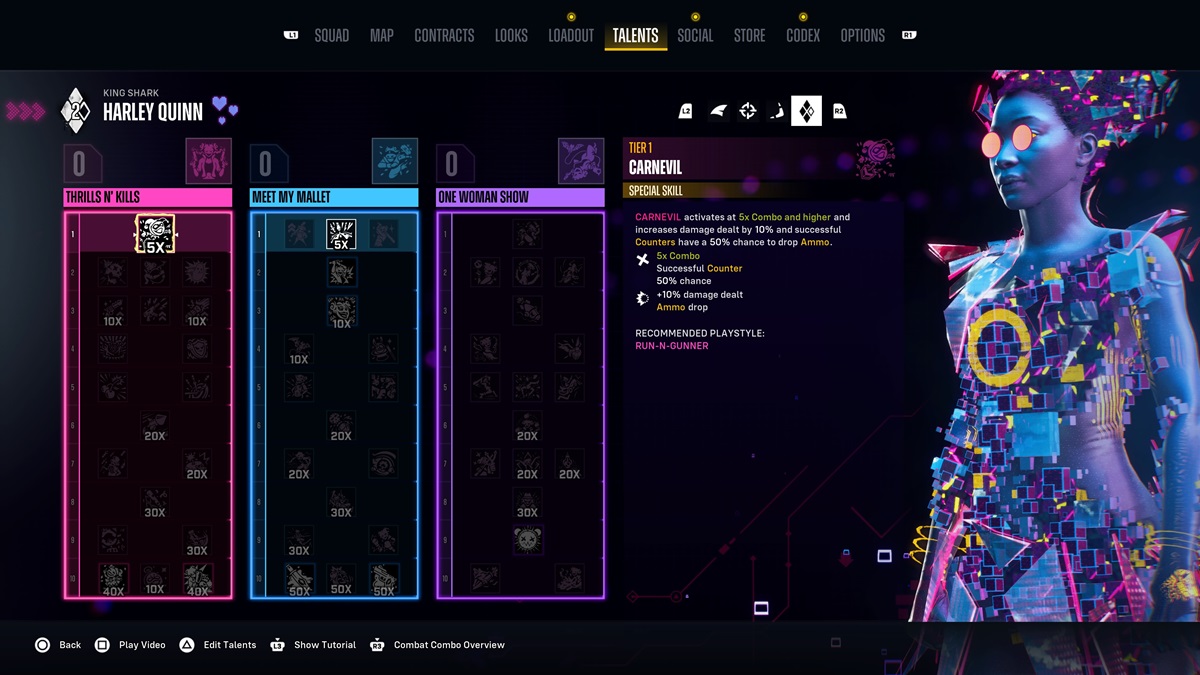Select the Carnevil 5X talent icon
Viewport: 1200px width, 675px height.
coord(155,234)
